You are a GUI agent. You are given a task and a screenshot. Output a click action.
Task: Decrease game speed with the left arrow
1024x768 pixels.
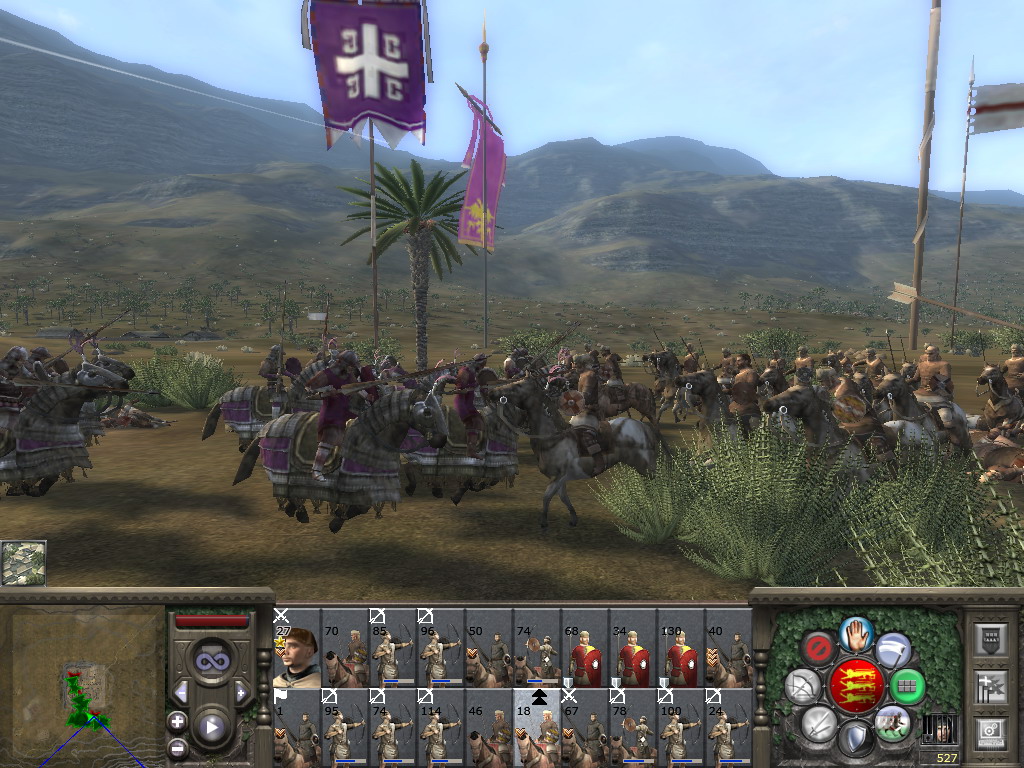pos(181,692)
